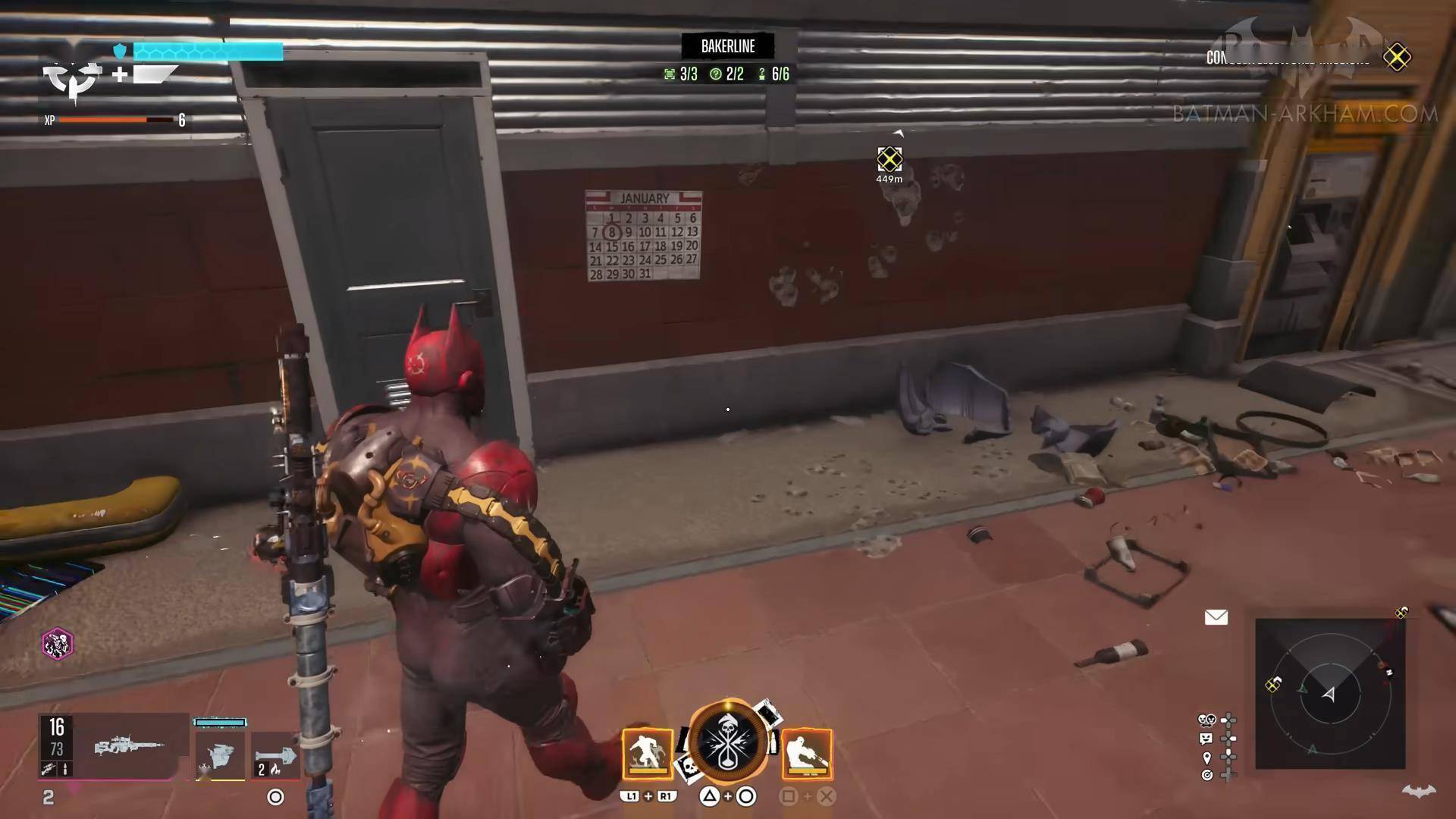The height and width of the screenshot is (819, 1456).
Task: Open the emote speech bubble icon
Action: 1207,738
